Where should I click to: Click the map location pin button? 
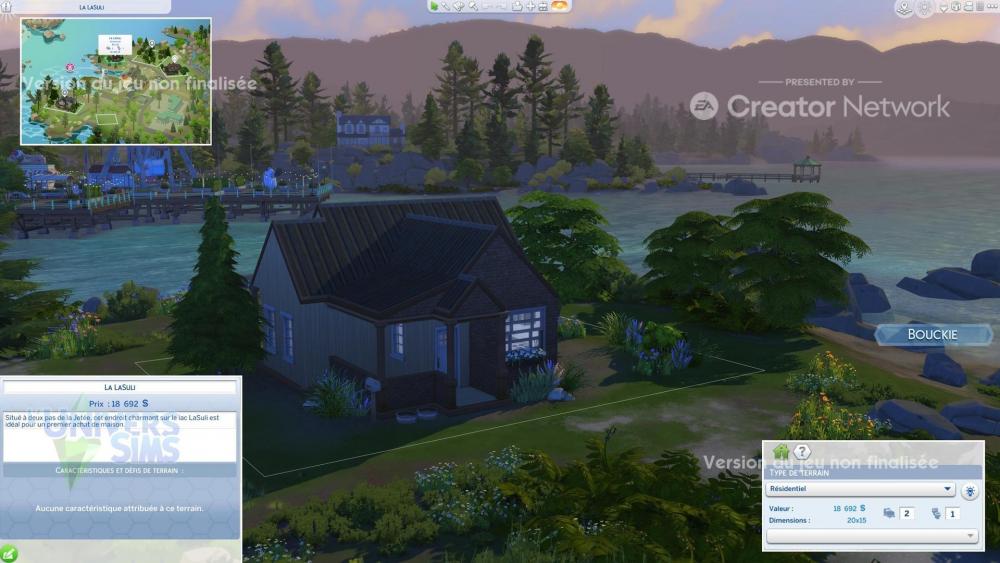(x=903, y=8)
